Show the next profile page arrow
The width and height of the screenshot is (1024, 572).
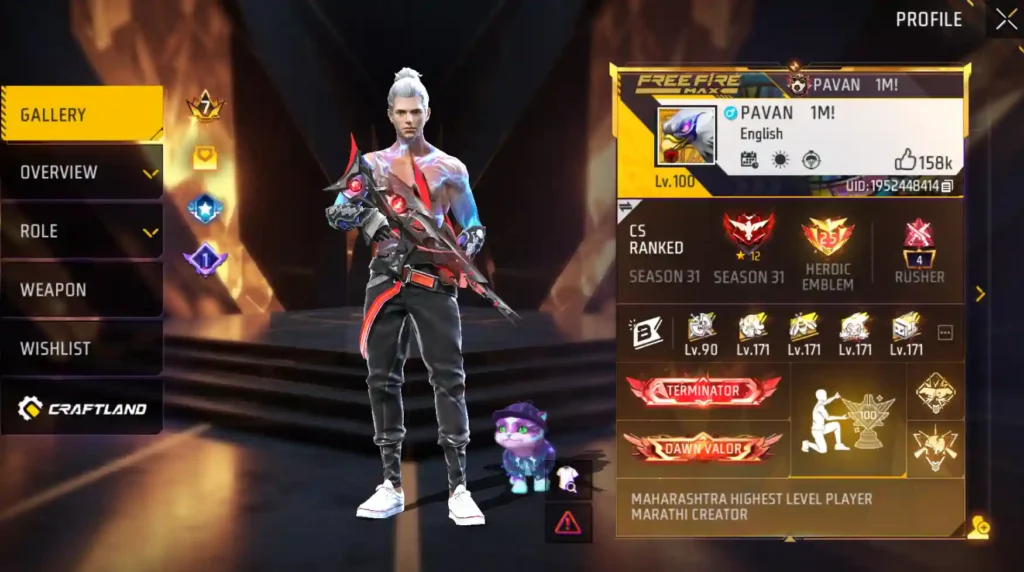[980, 294]
